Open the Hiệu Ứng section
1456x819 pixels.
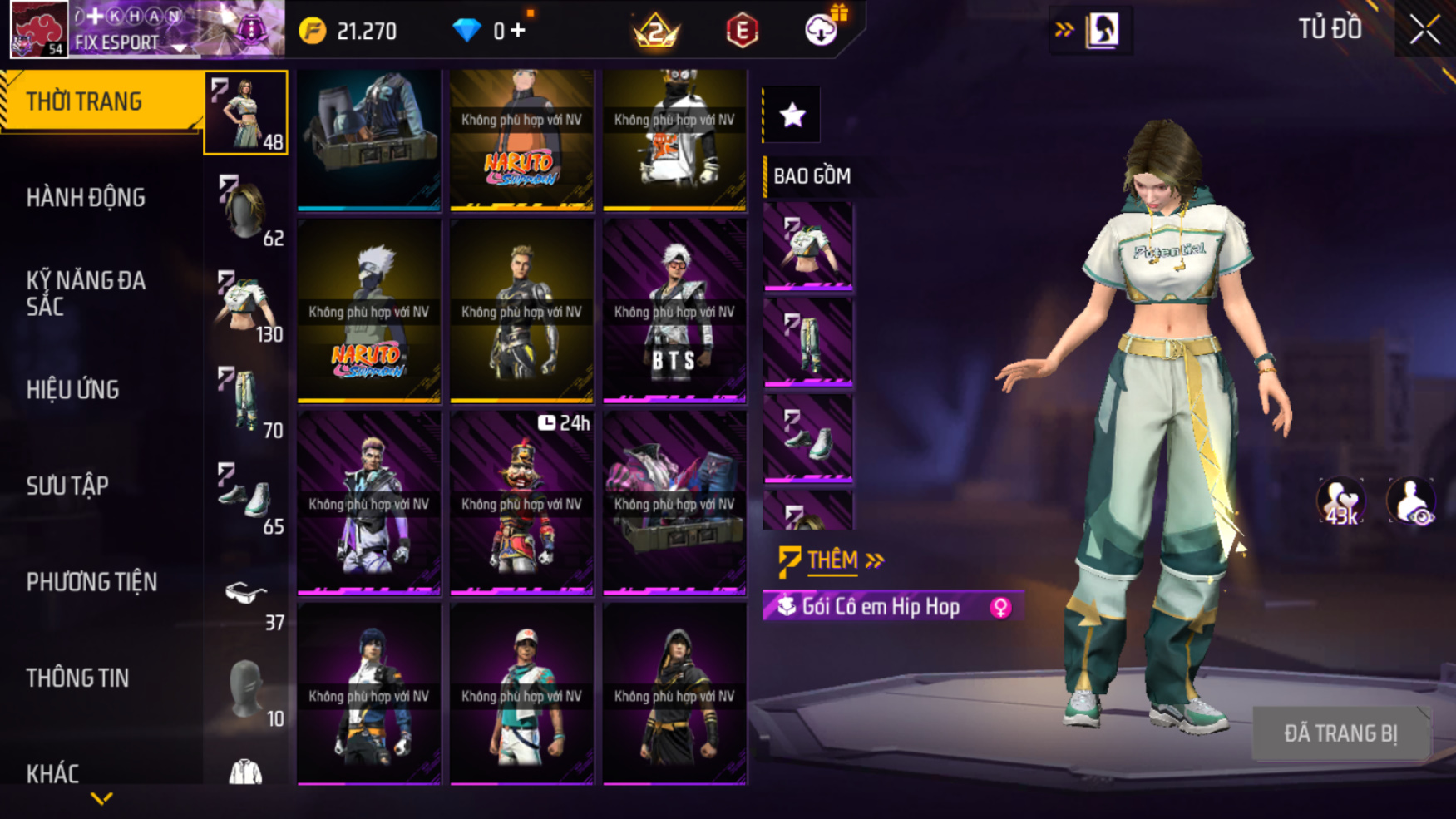[73, 390]
